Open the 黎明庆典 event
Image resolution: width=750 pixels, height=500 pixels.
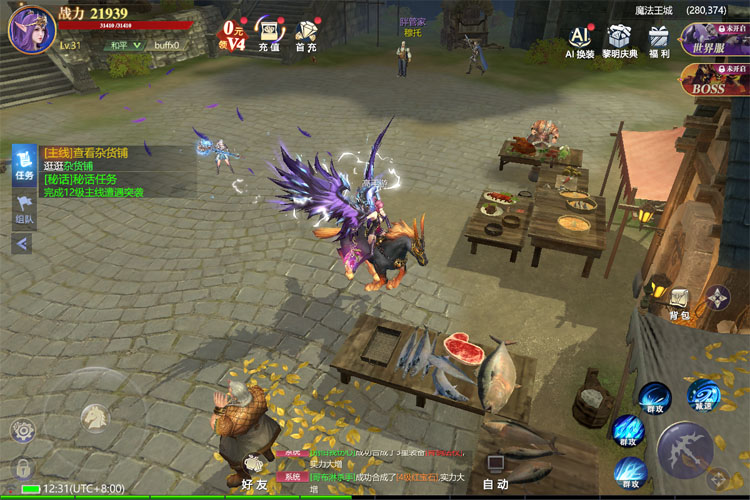620,41
